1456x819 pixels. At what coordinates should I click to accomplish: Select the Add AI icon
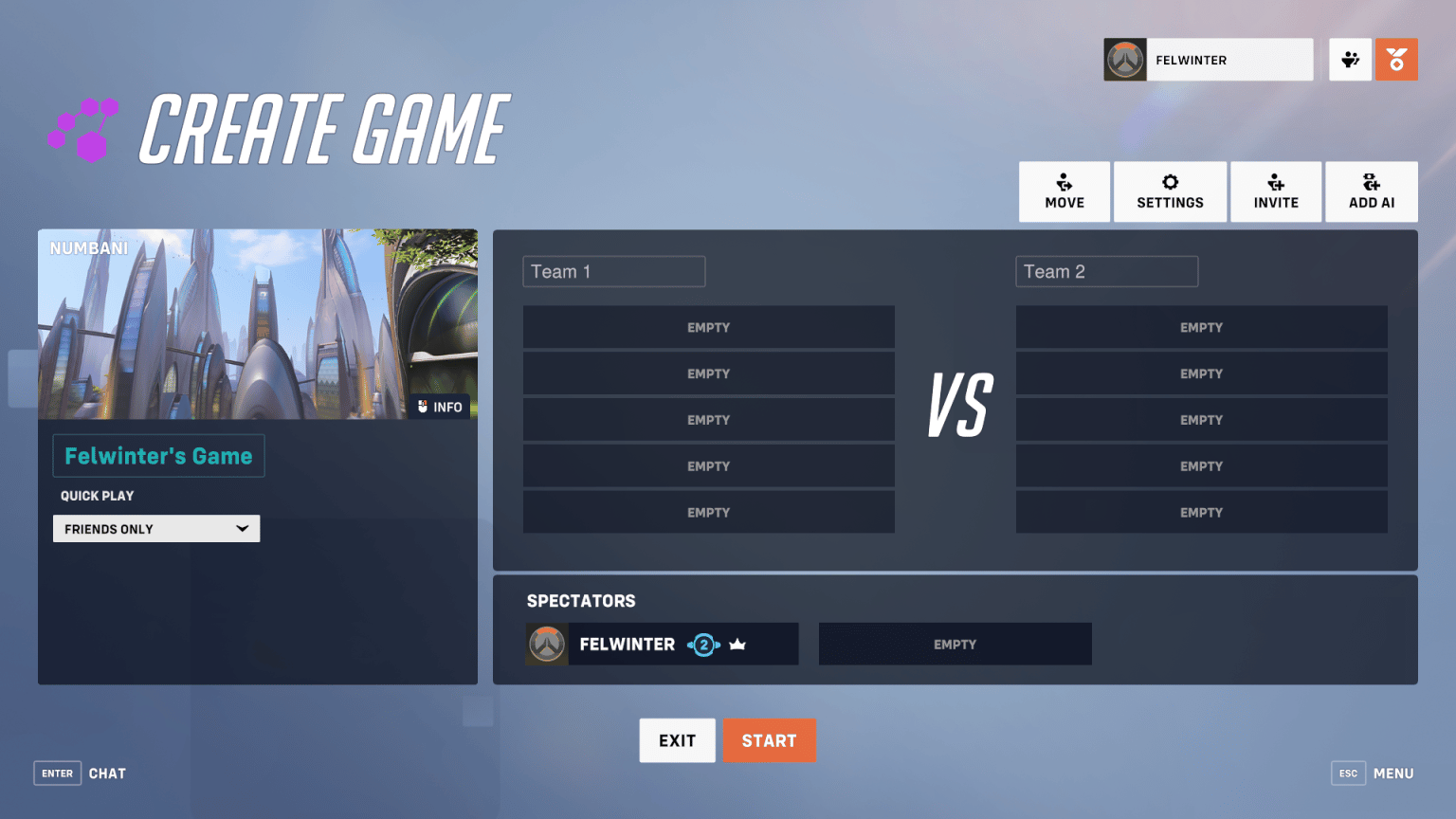(x=1371, y=191)
